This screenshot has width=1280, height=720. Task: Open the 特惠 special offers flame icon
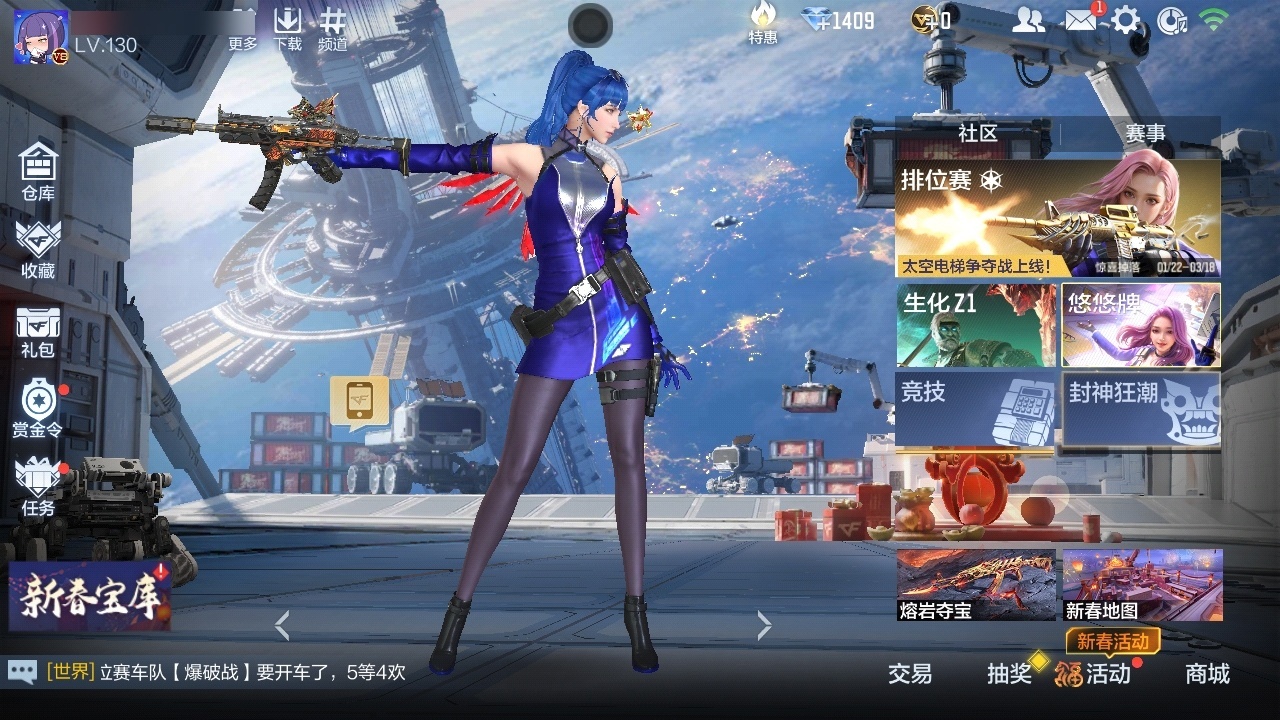pos(762,22)
